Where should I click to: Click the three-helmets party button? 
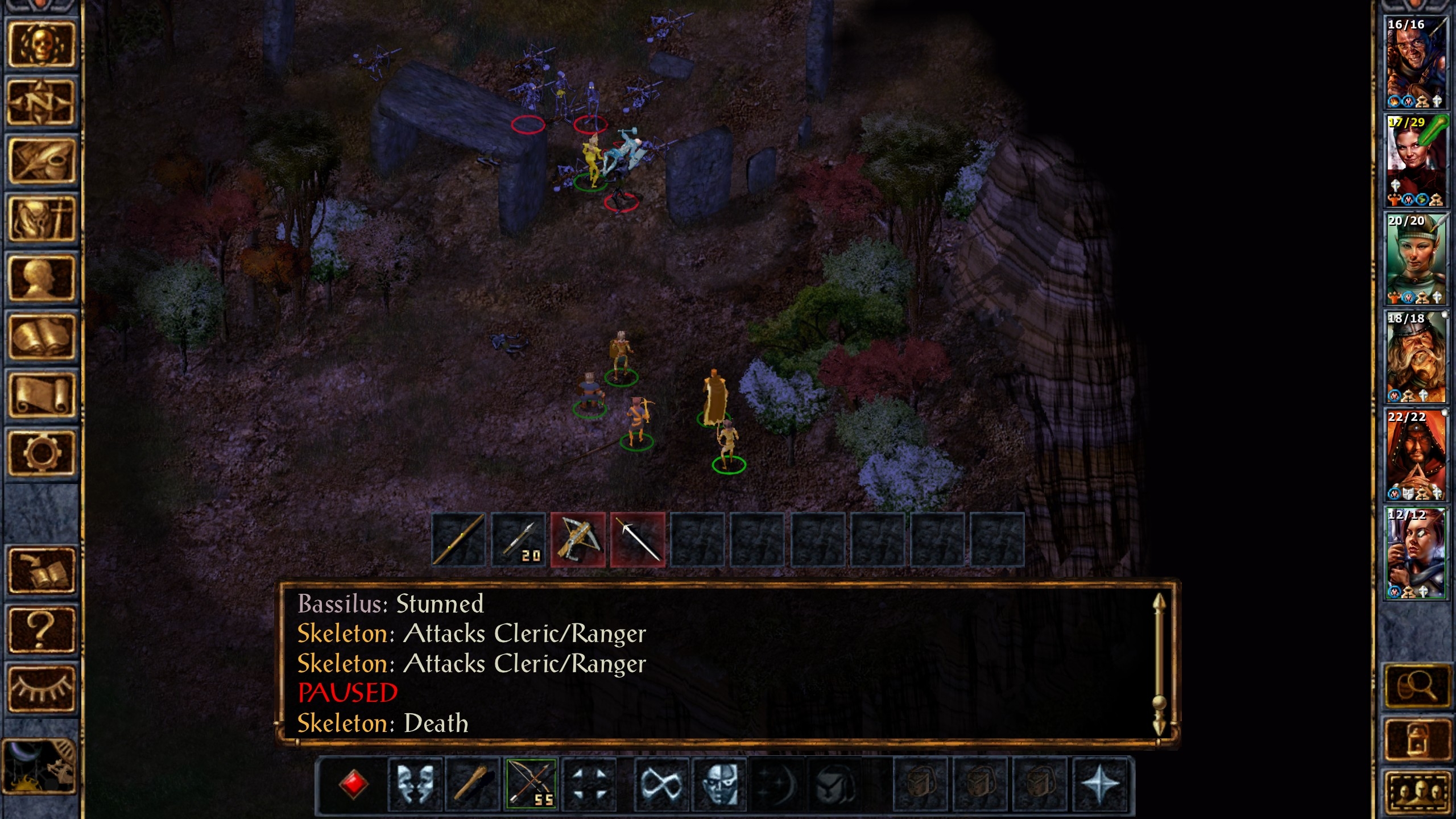[x=1416, y=792]
